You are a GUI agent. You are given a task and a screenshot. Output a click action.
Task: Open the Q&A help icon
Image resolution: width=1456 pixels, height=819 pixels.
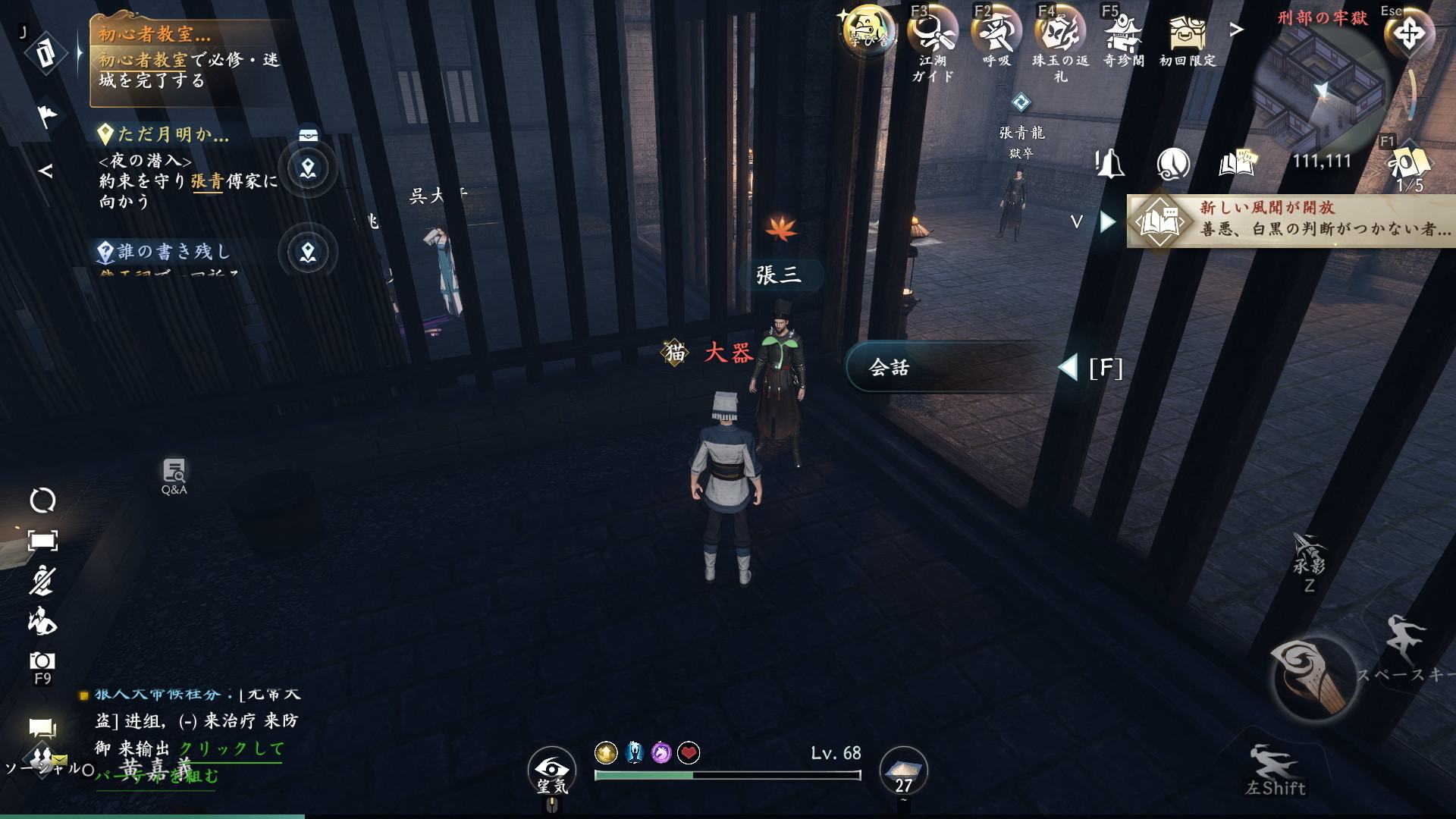click(x=174, y=475)
